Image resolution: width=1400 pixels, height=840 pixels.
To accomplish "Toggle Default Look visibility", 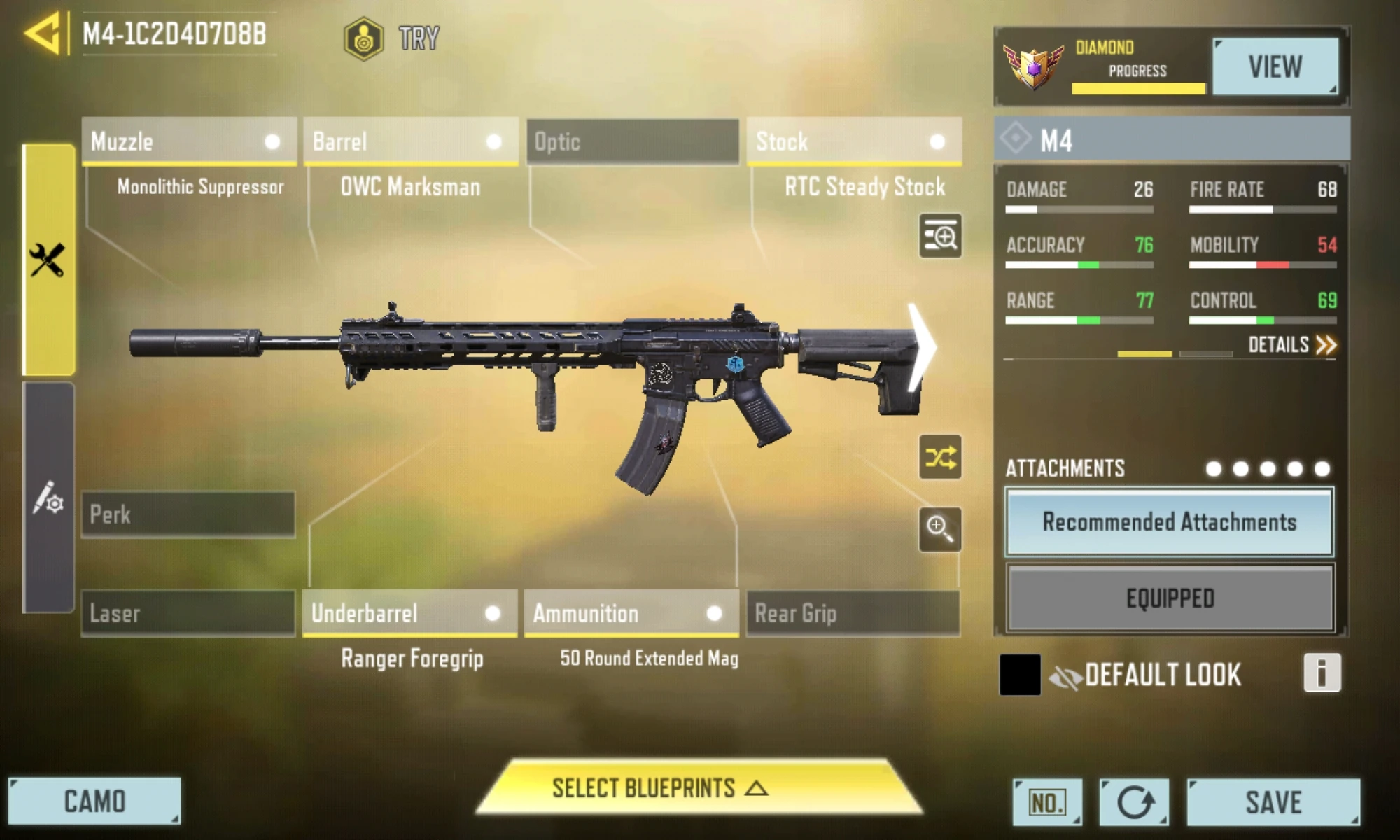I will [x=1066, y=674].
